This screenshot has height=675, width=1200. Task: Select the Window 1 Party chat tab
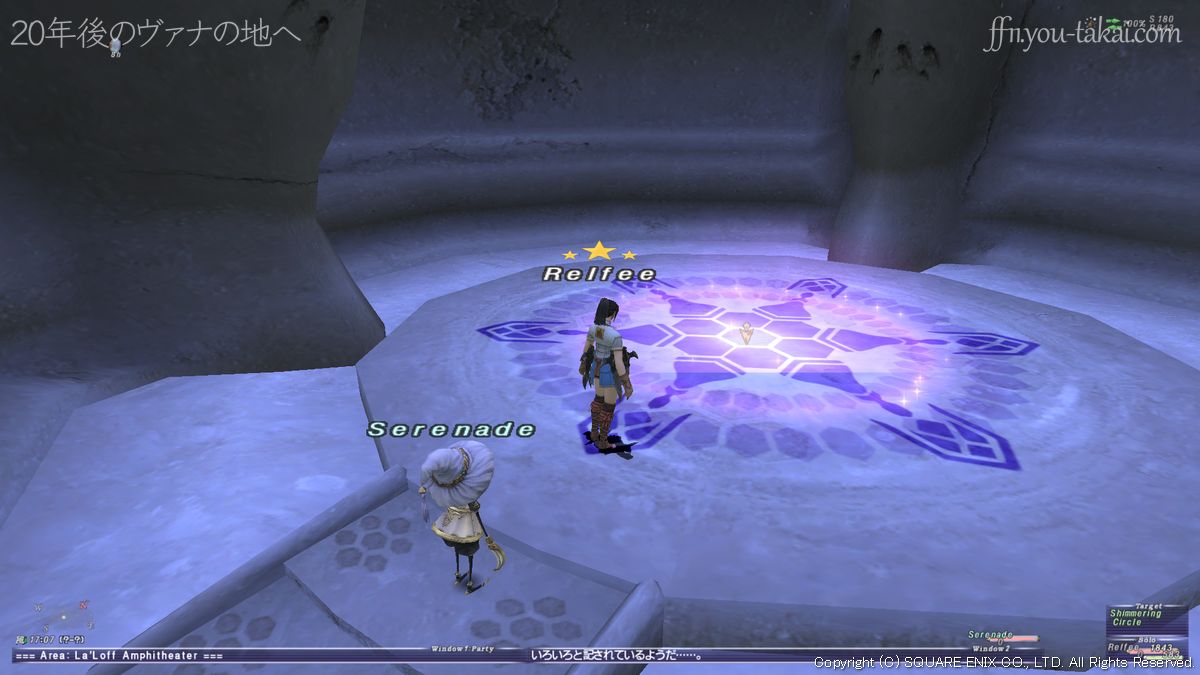tap(465, 649)
